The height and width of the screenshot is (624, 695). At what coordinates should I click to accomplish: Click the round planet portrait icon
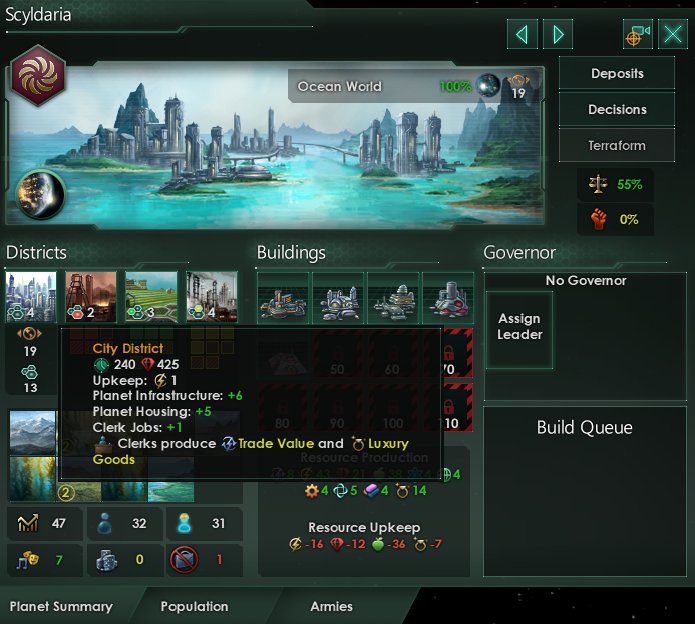pos(40,196)
